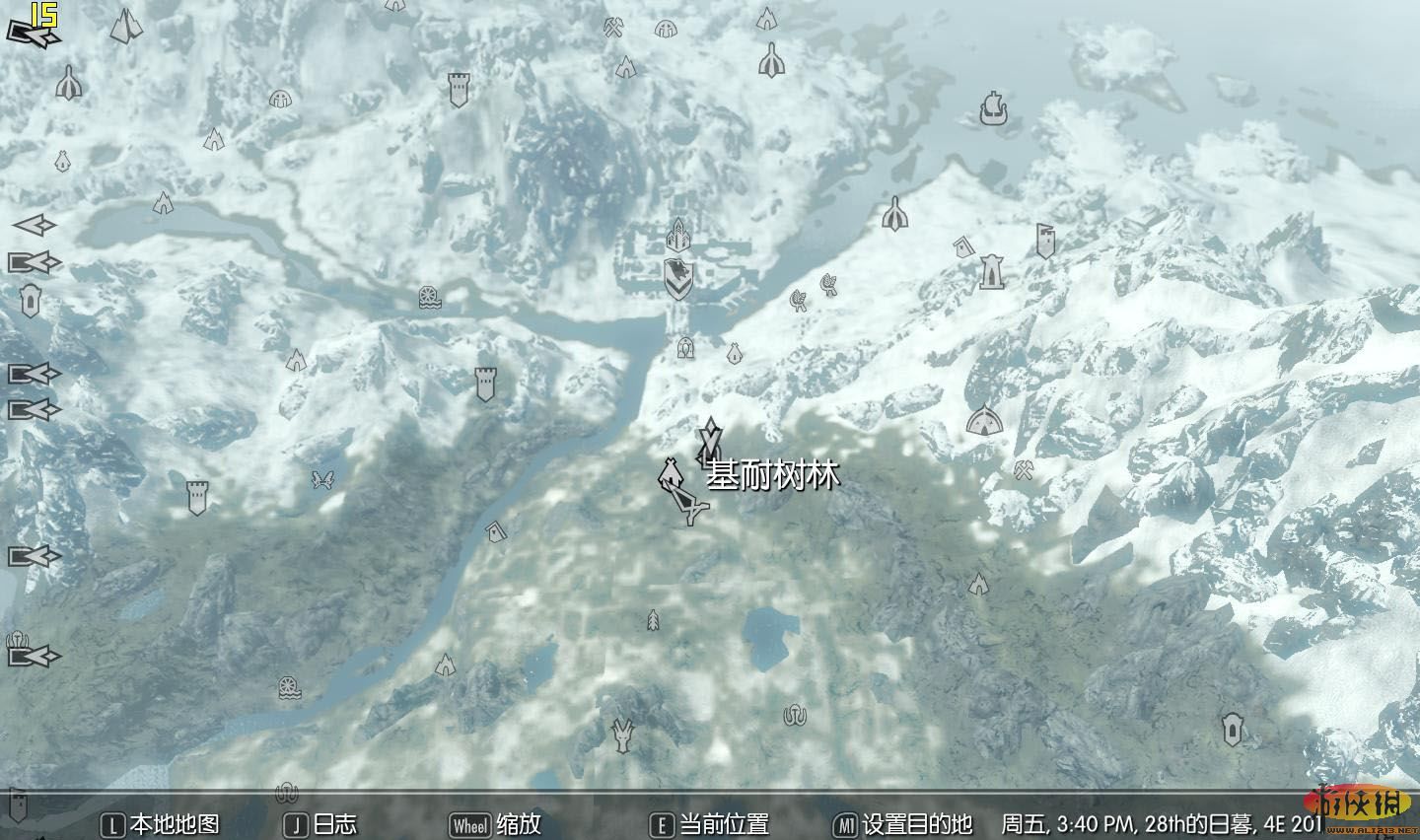
Task: Click the player position arrow on the map
Action: 689,505
